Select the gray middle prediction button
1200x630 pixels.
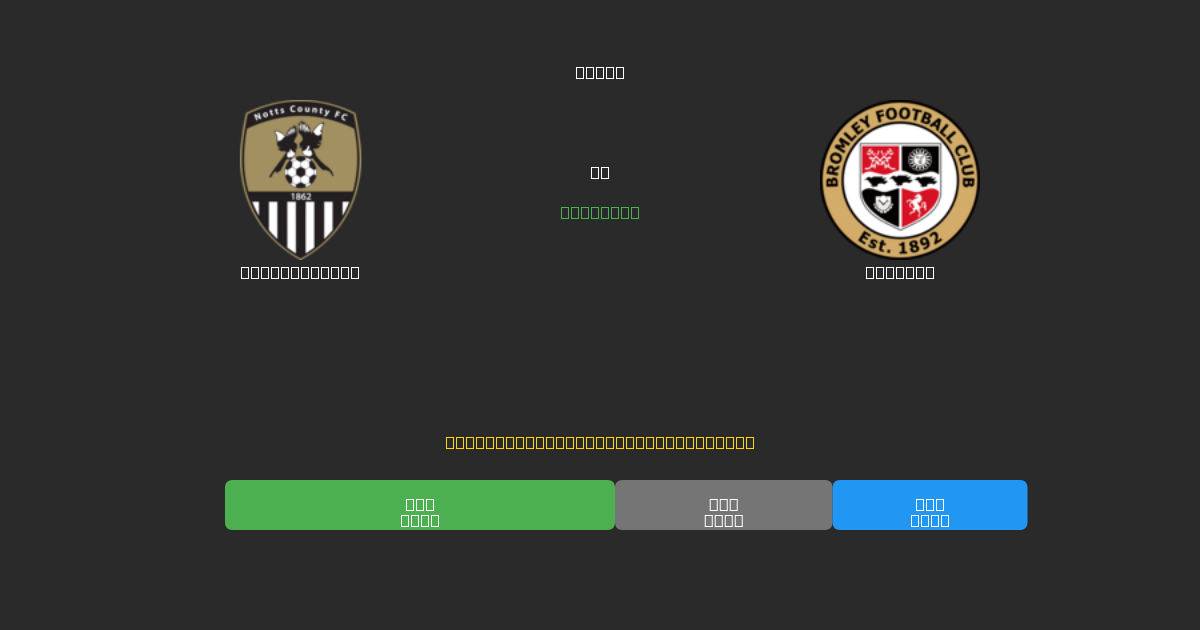point(723,505)
